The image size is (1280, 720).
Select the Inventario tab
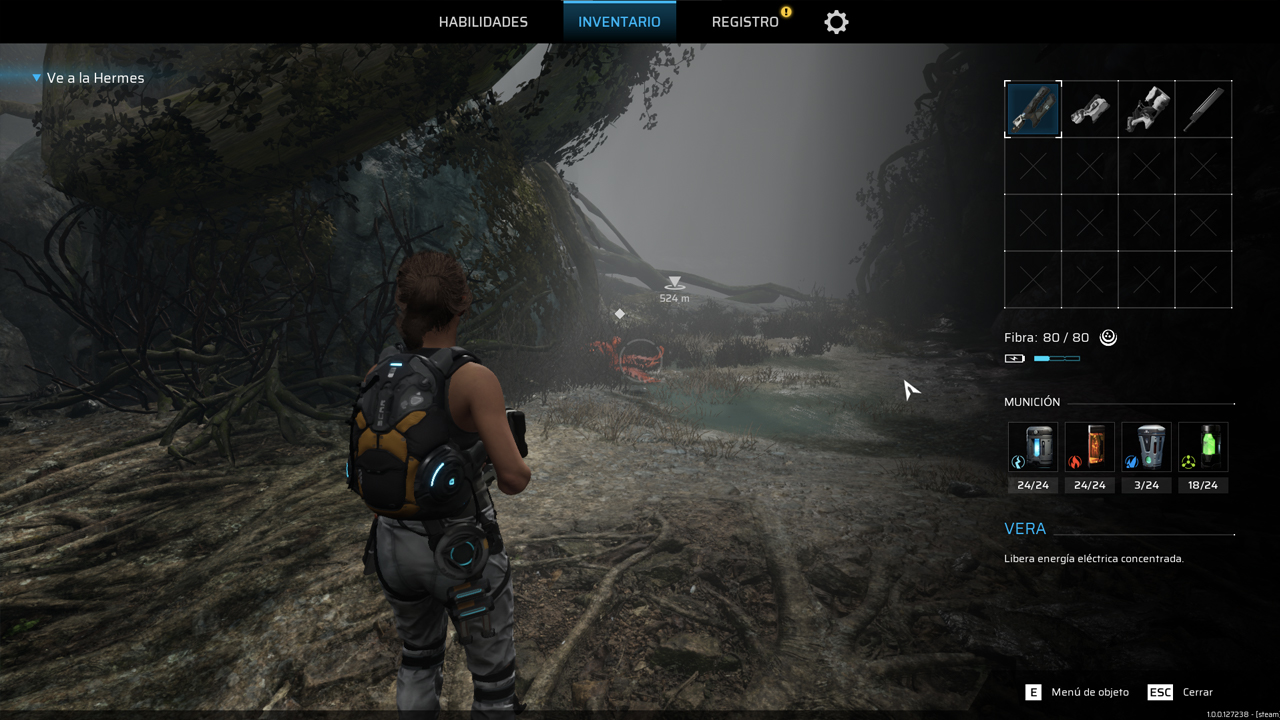click(x=619, y=22)
